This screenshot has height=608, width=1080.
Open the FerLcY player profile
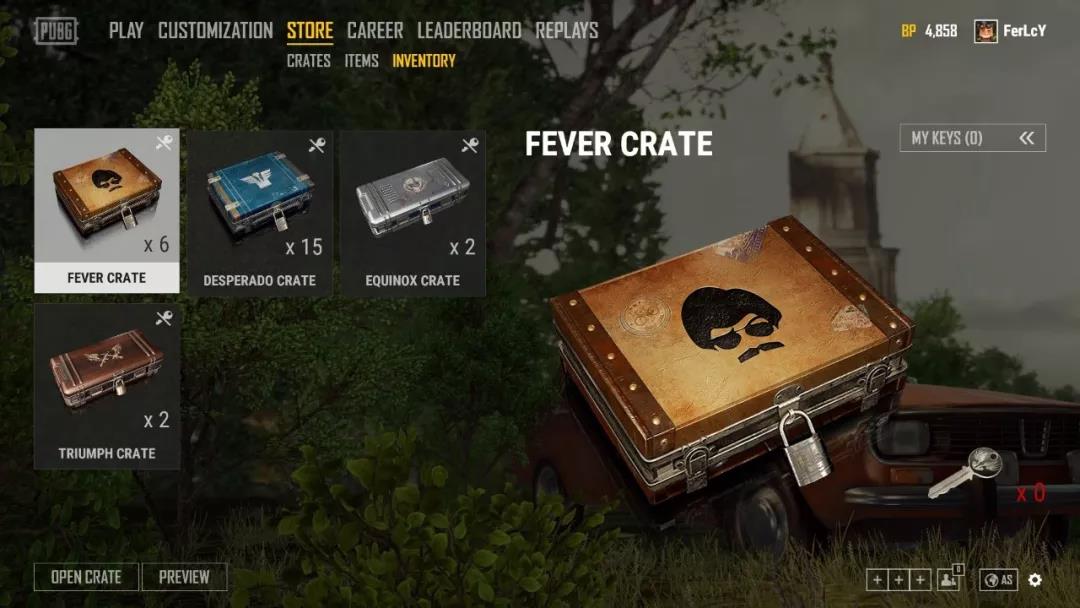point(1010,31)
